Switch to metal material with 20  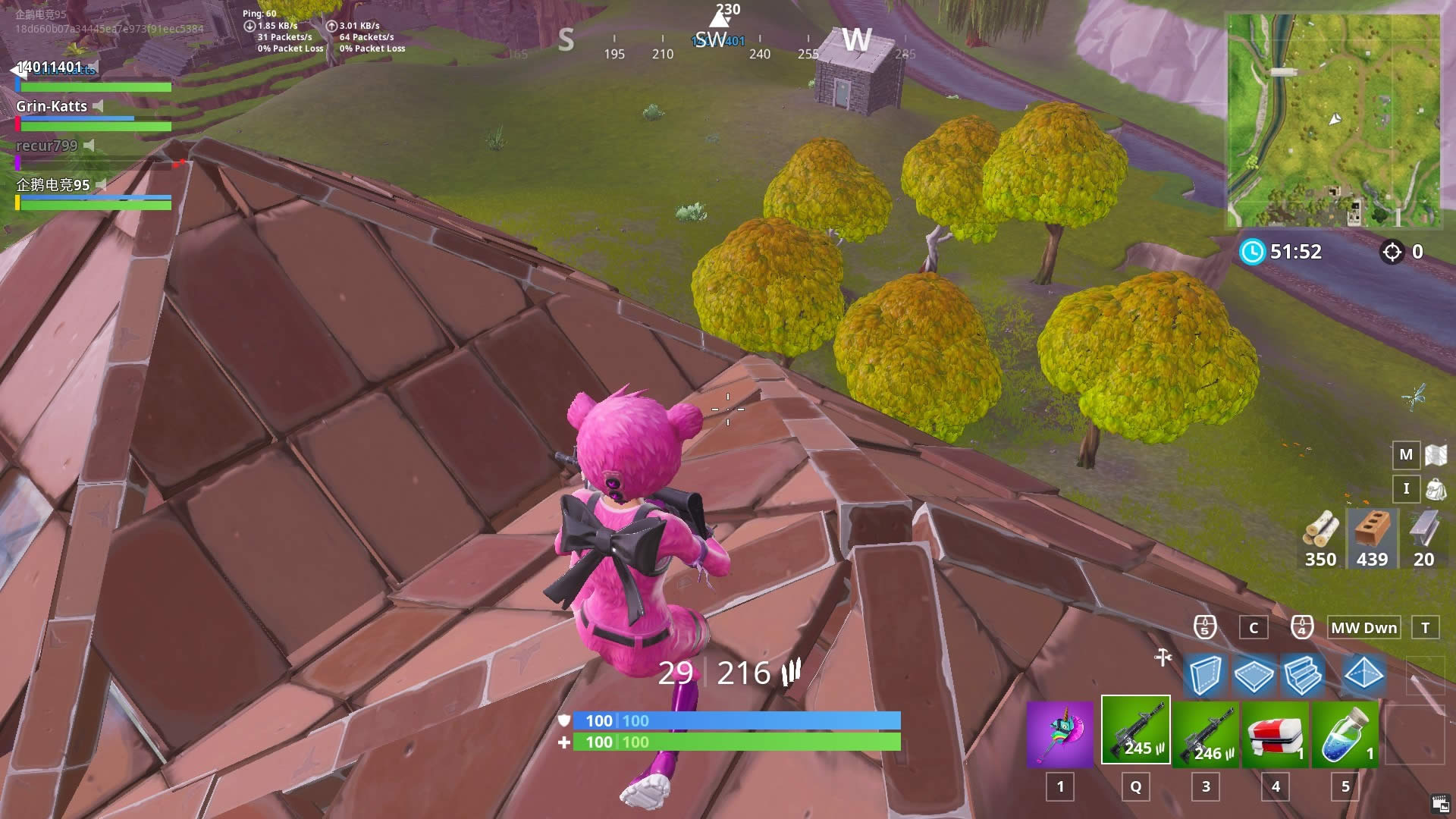point(1423,538)
